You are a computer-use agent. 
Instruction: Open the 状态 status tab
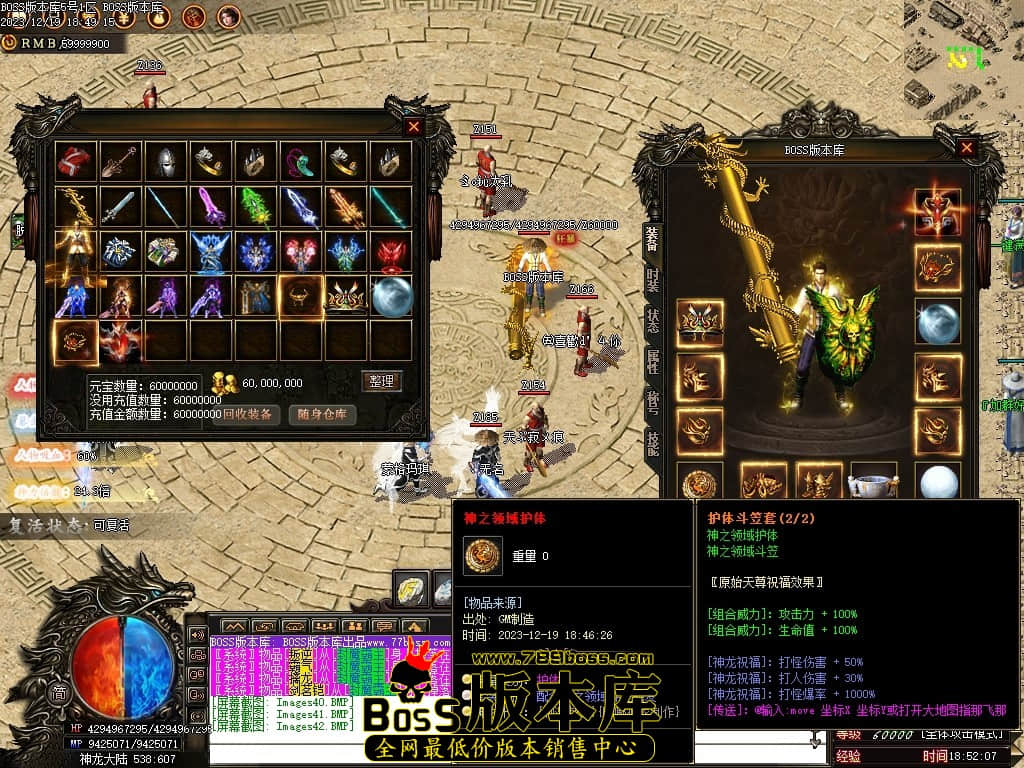point(652,321)
